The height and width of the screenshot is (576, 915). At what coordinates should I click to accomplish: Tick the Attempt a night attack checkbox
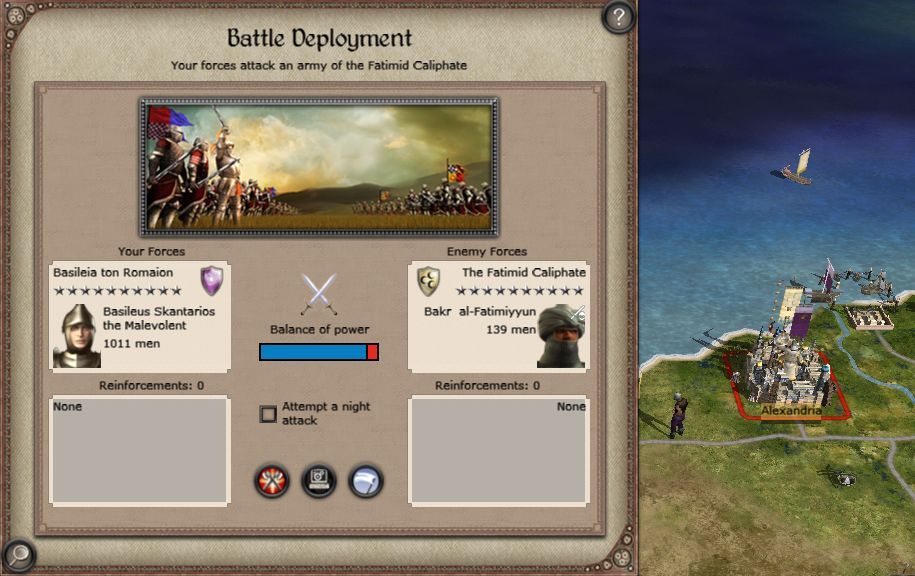click(268, 414)
